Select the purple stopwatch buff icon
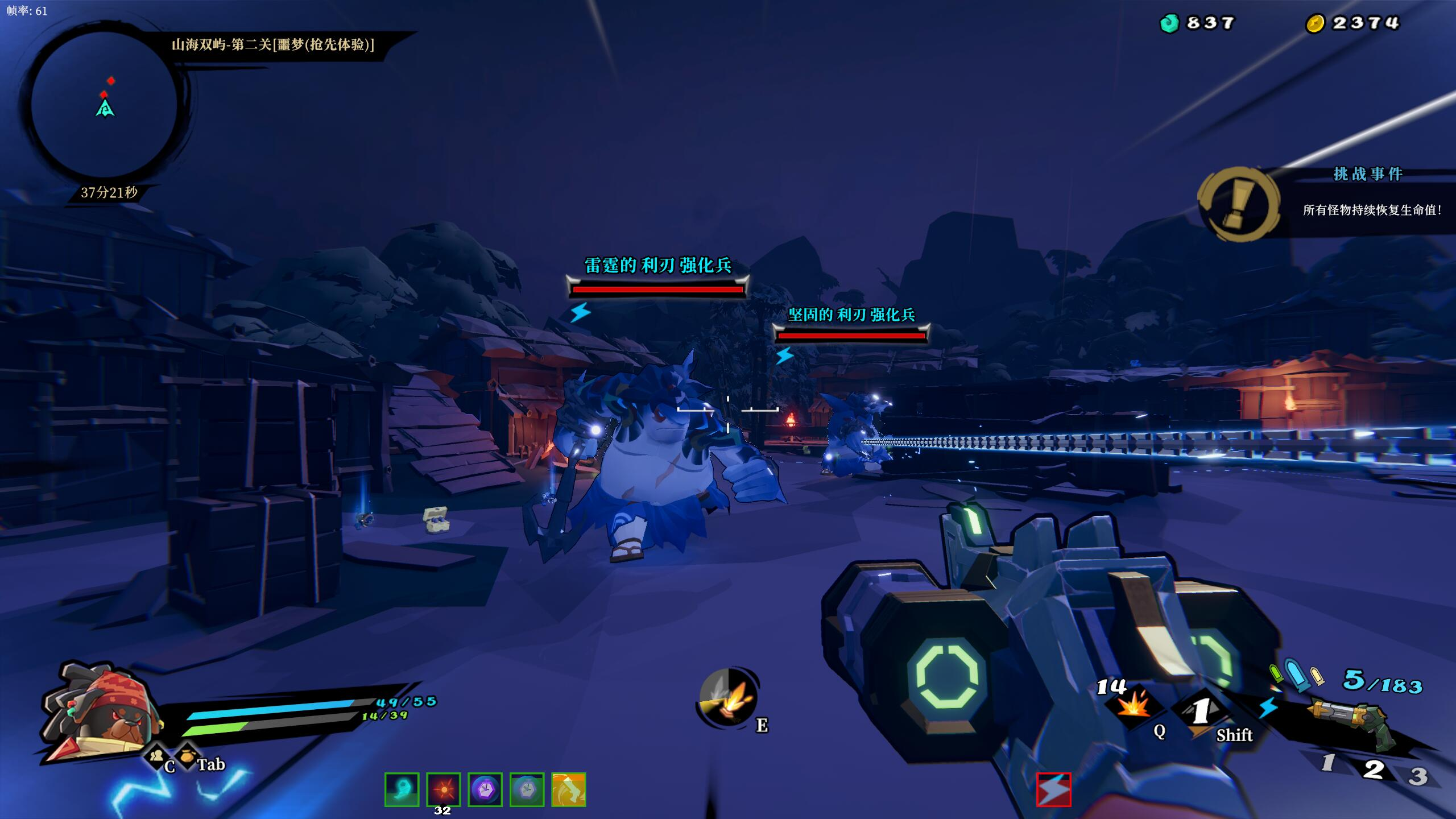This screenshot has height=819, width=1456. click(485, 789)
